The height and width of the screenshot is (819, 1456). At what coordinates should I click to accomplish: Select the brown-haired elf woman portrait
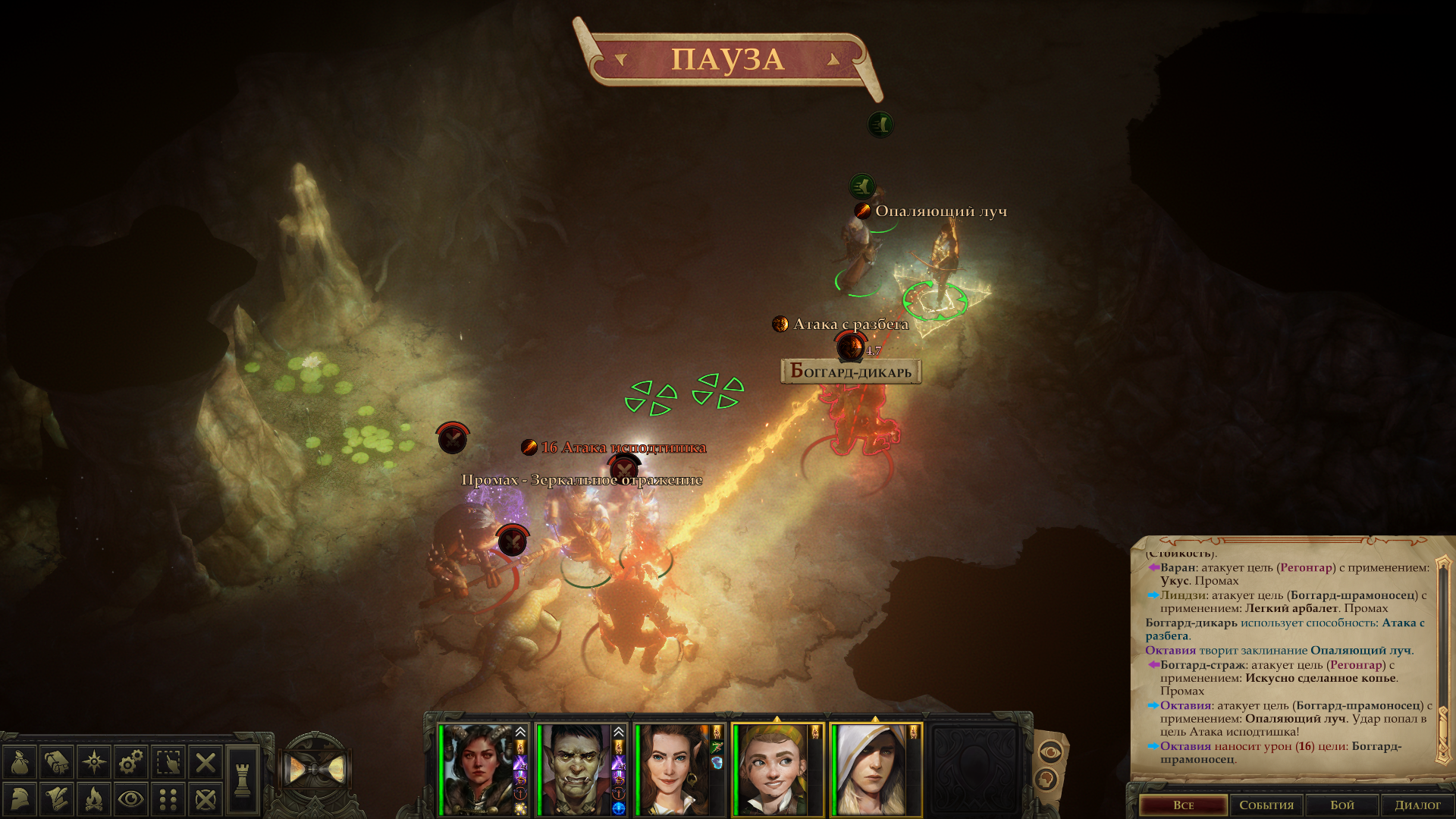point(673,769)
